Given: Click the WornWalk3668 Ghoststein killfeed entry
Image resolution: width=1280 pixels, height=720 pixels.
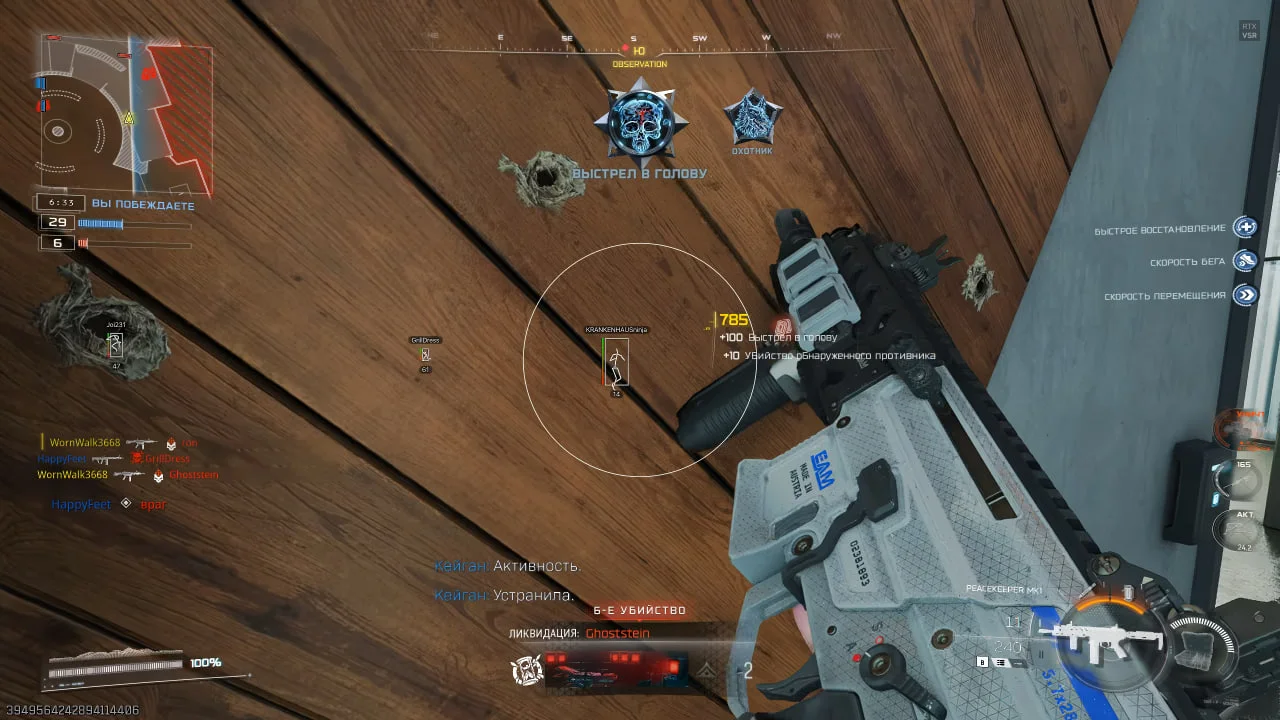Looking at the screenshot, I should (128, 475).
